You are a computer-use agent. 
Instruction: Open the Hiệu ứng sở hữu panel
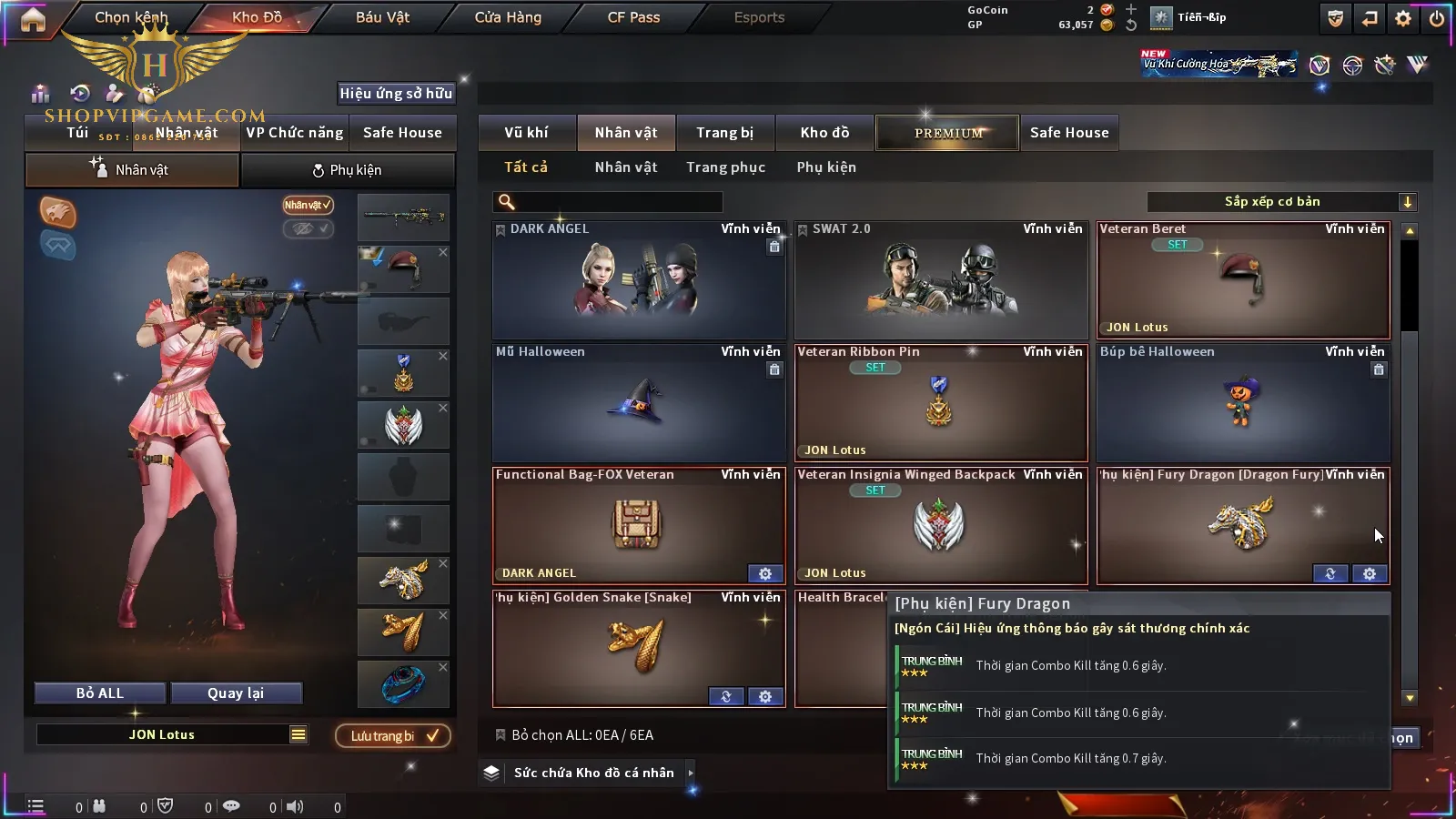click(396, 93)
